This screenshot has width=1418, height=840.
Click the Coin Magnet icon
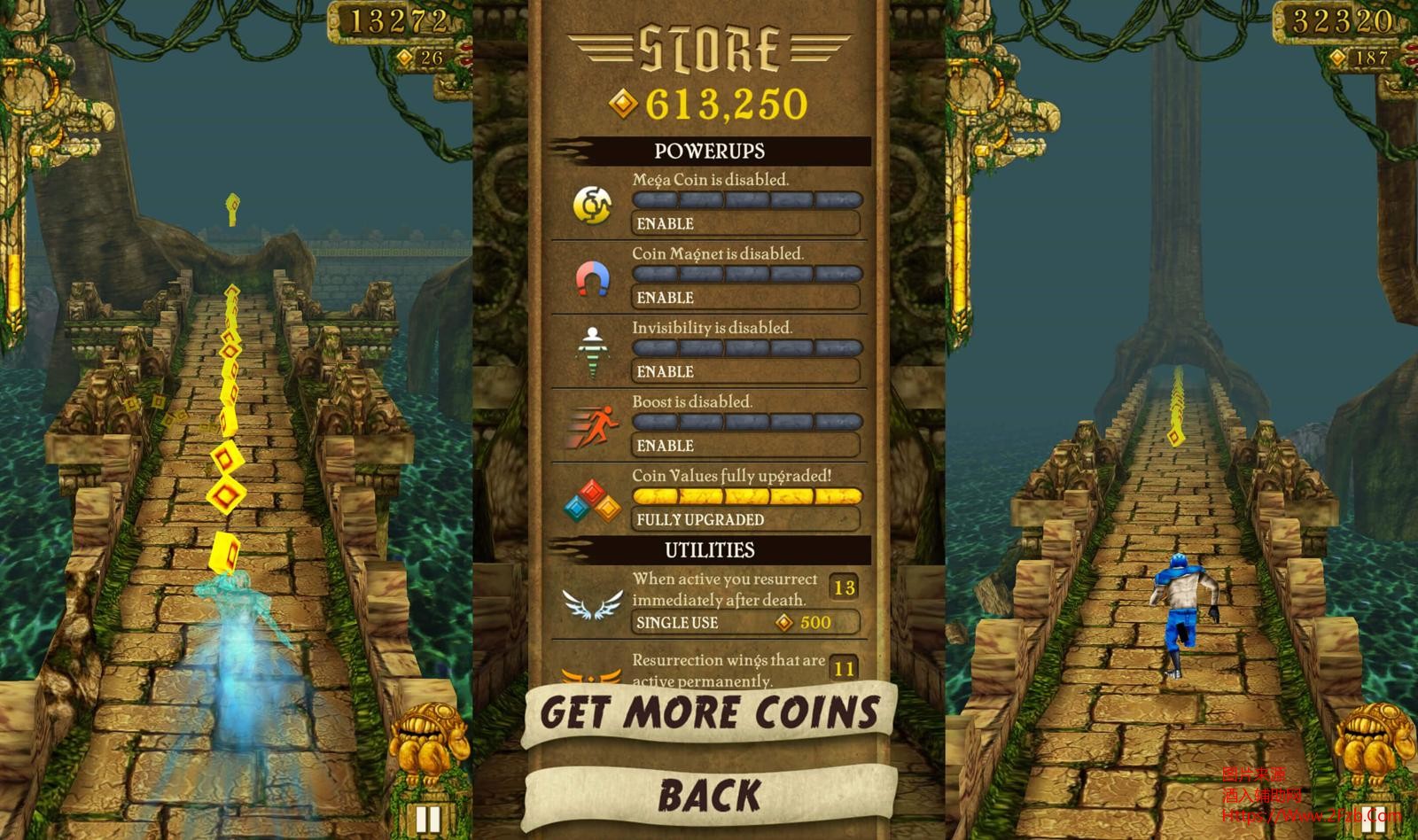point(595,277)
